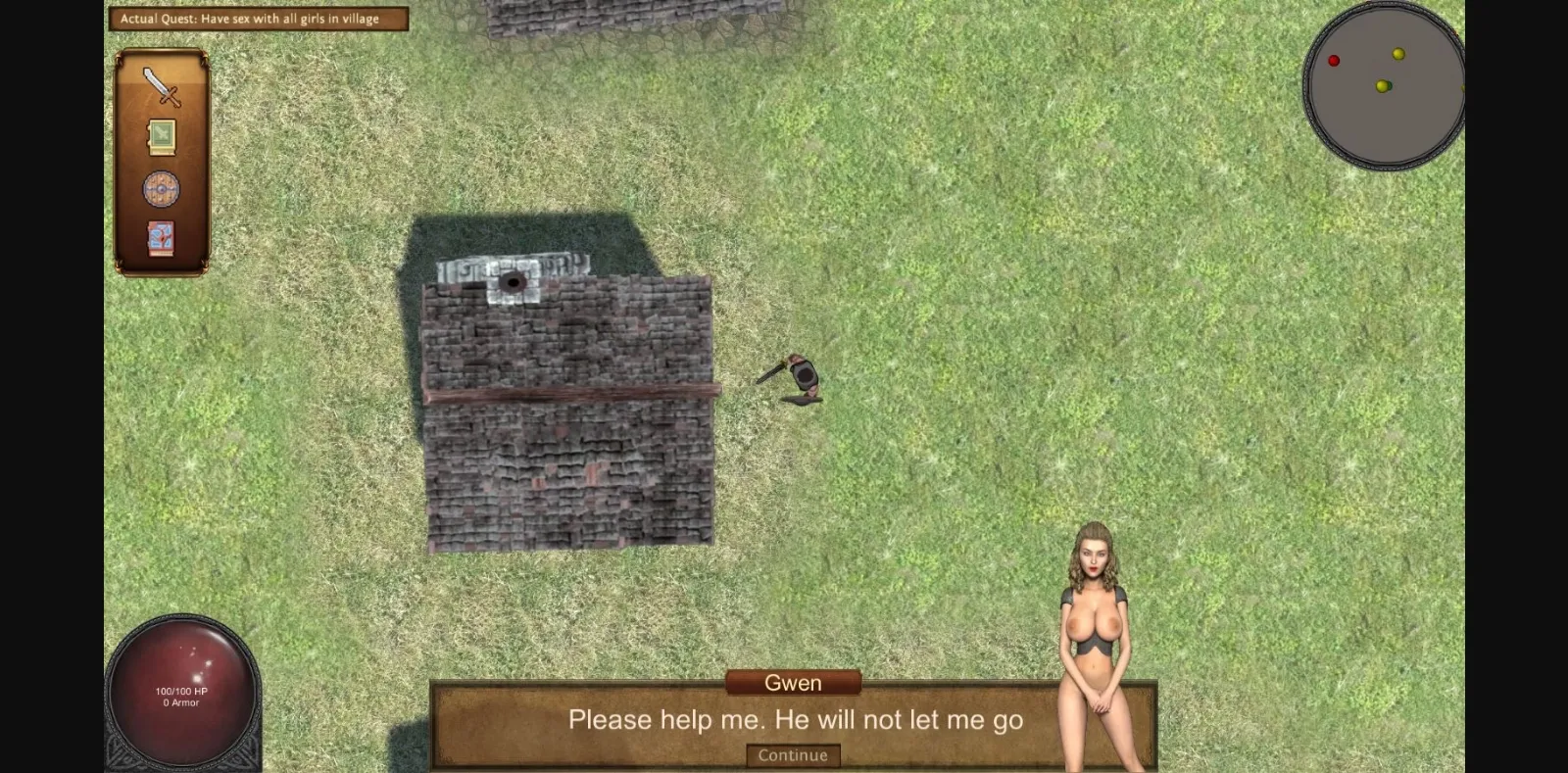Click the Actual Quest banner at top left
The height and width of the screenshot is (773, 1568).
(259, 18)
